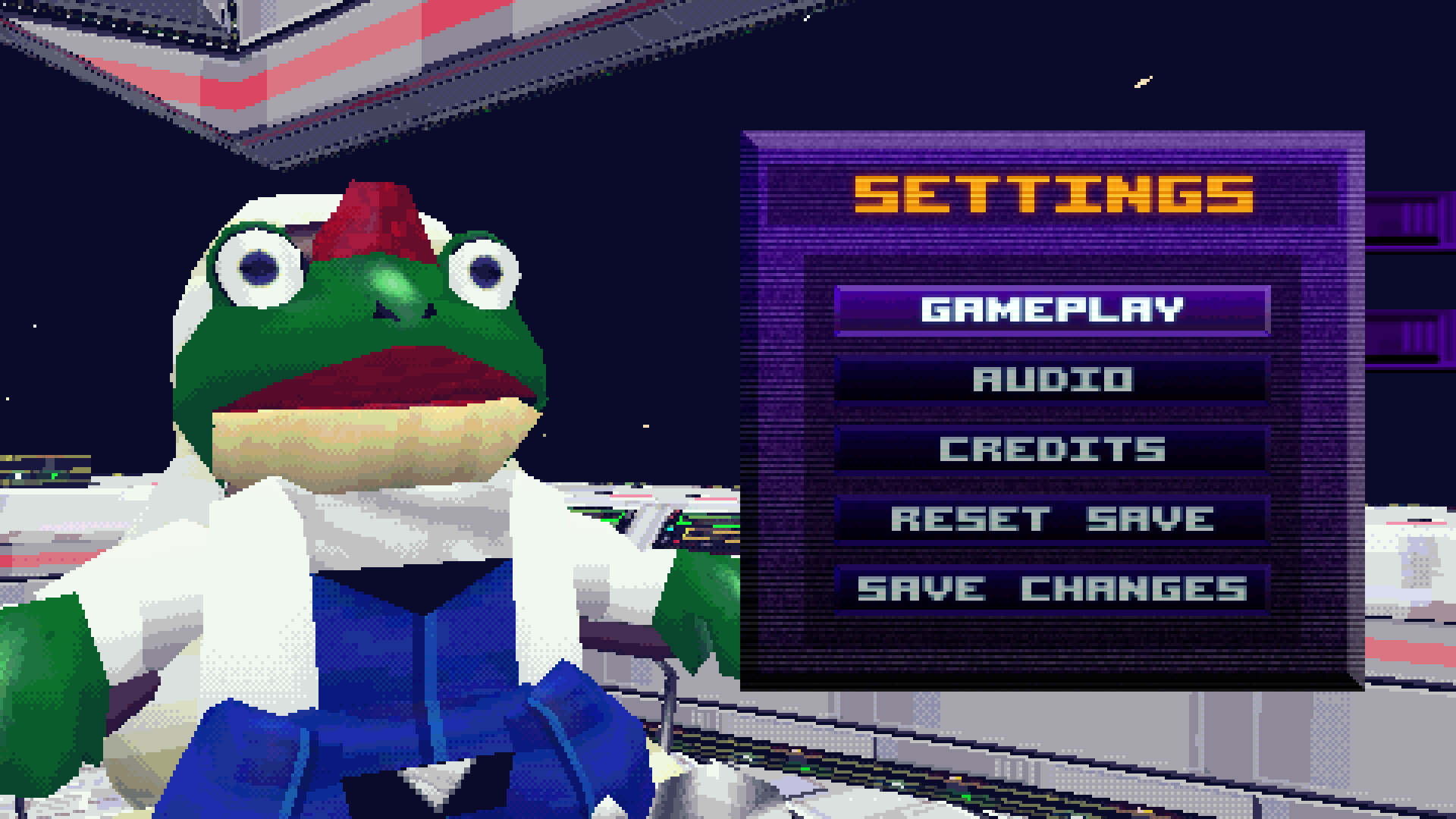Select the highlighted Gameplay menu entry

point(1053,309)
